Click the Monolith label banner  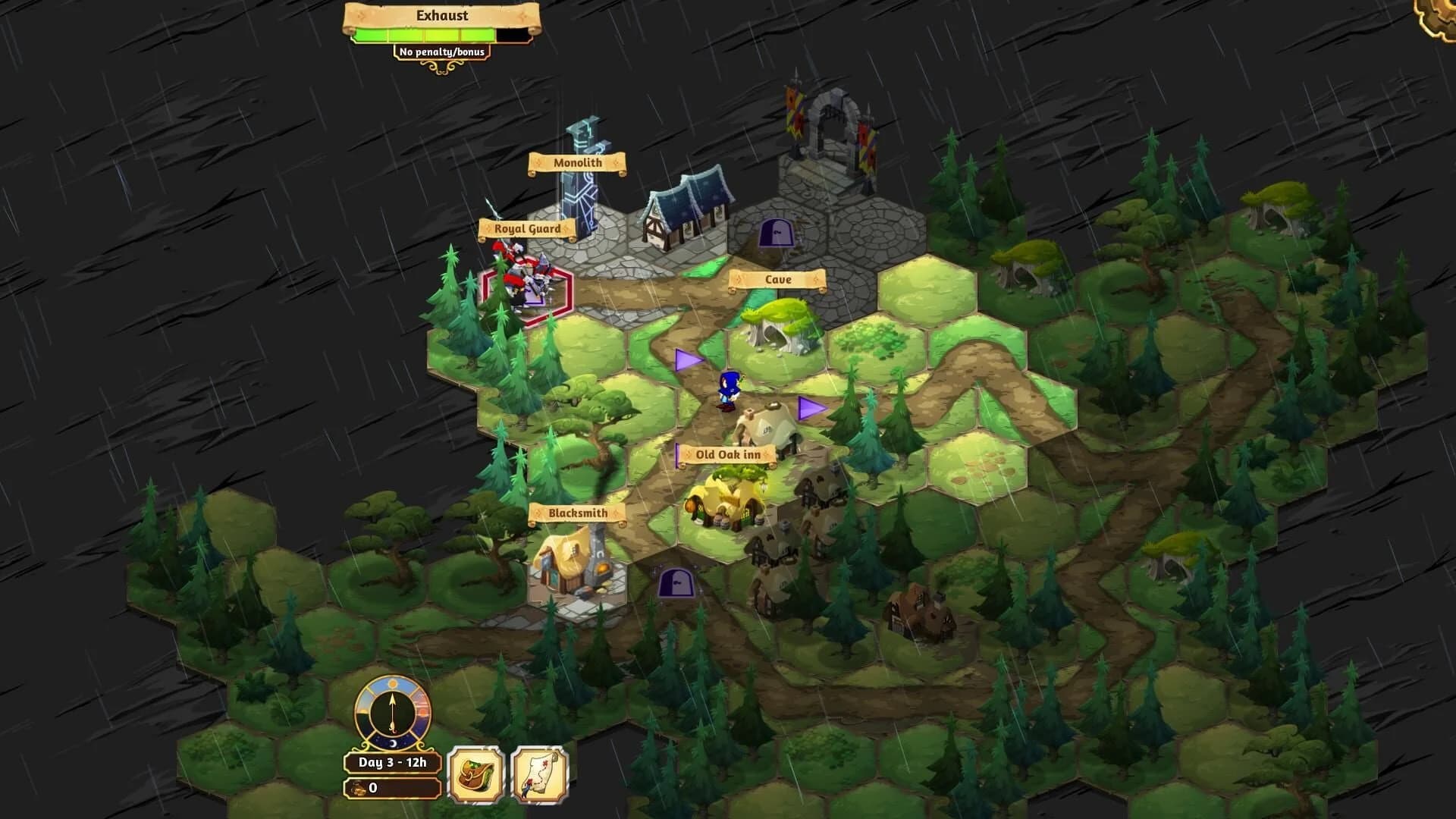(x=579, y=163)
